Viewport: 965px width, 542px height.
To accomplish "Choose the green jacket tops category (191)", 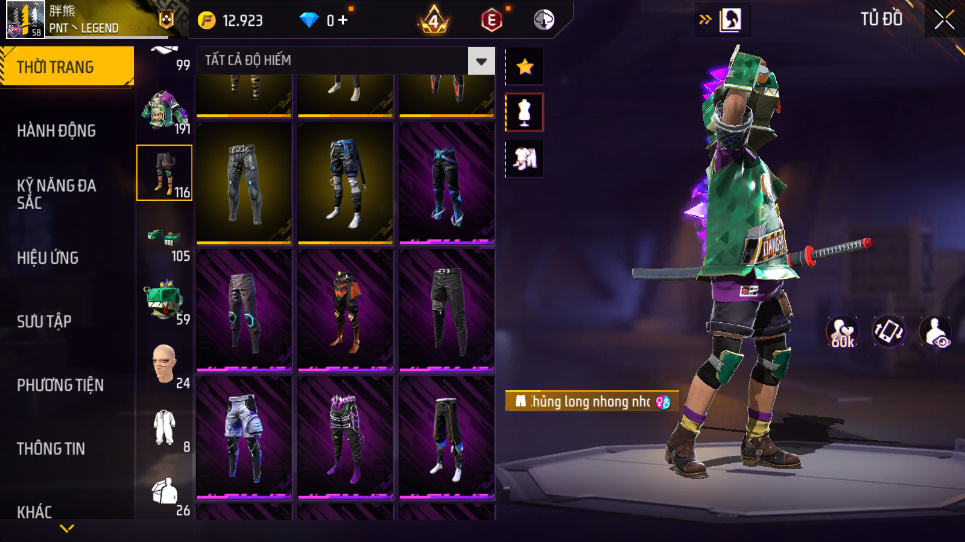I will (x=164, y=112).
